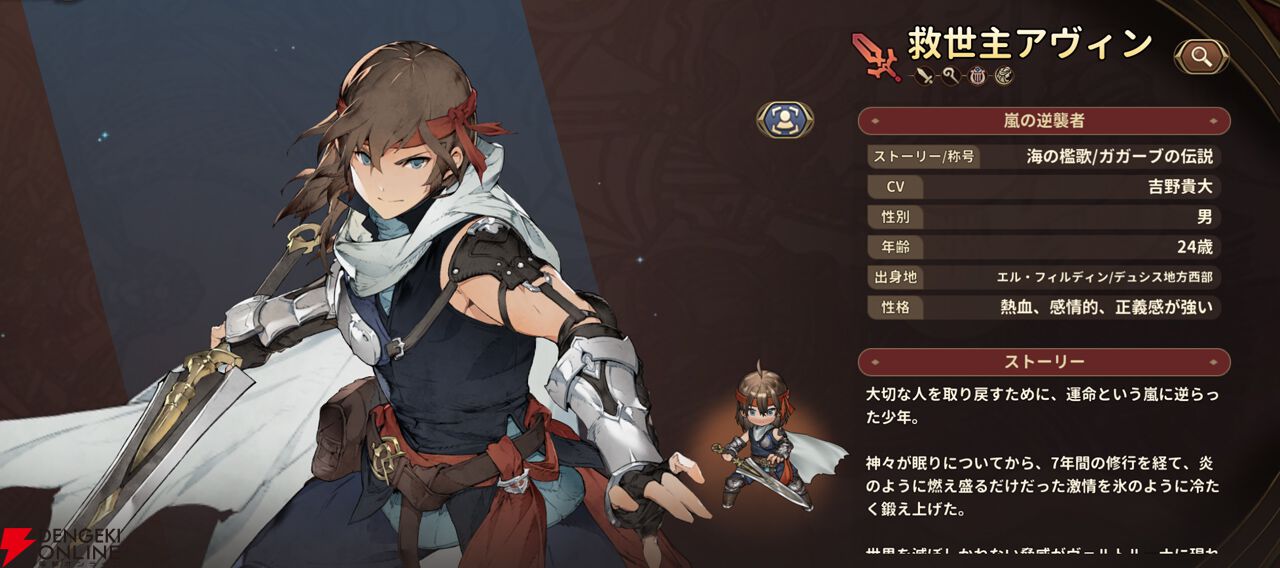
Task: Select the small sword trait icon
Action: click(x=924, y=76)
